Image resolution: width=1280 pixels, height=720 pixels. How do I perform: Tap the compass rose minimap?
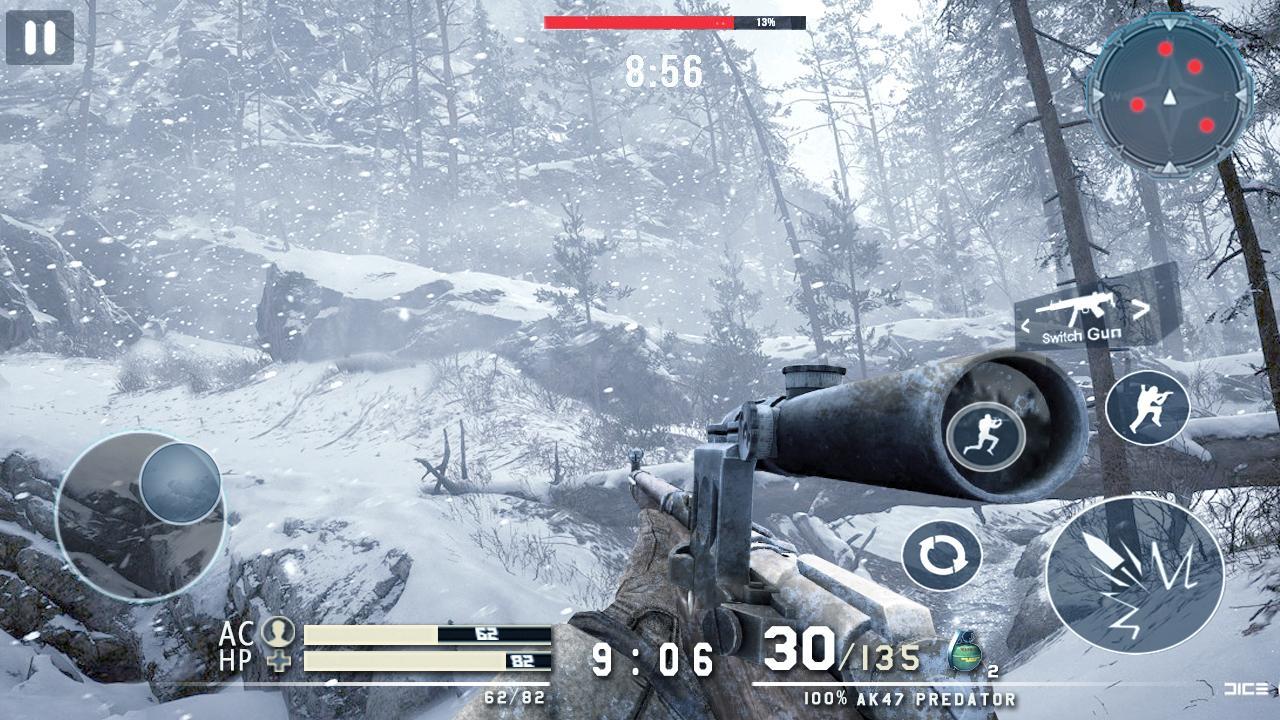point(1168,95)
